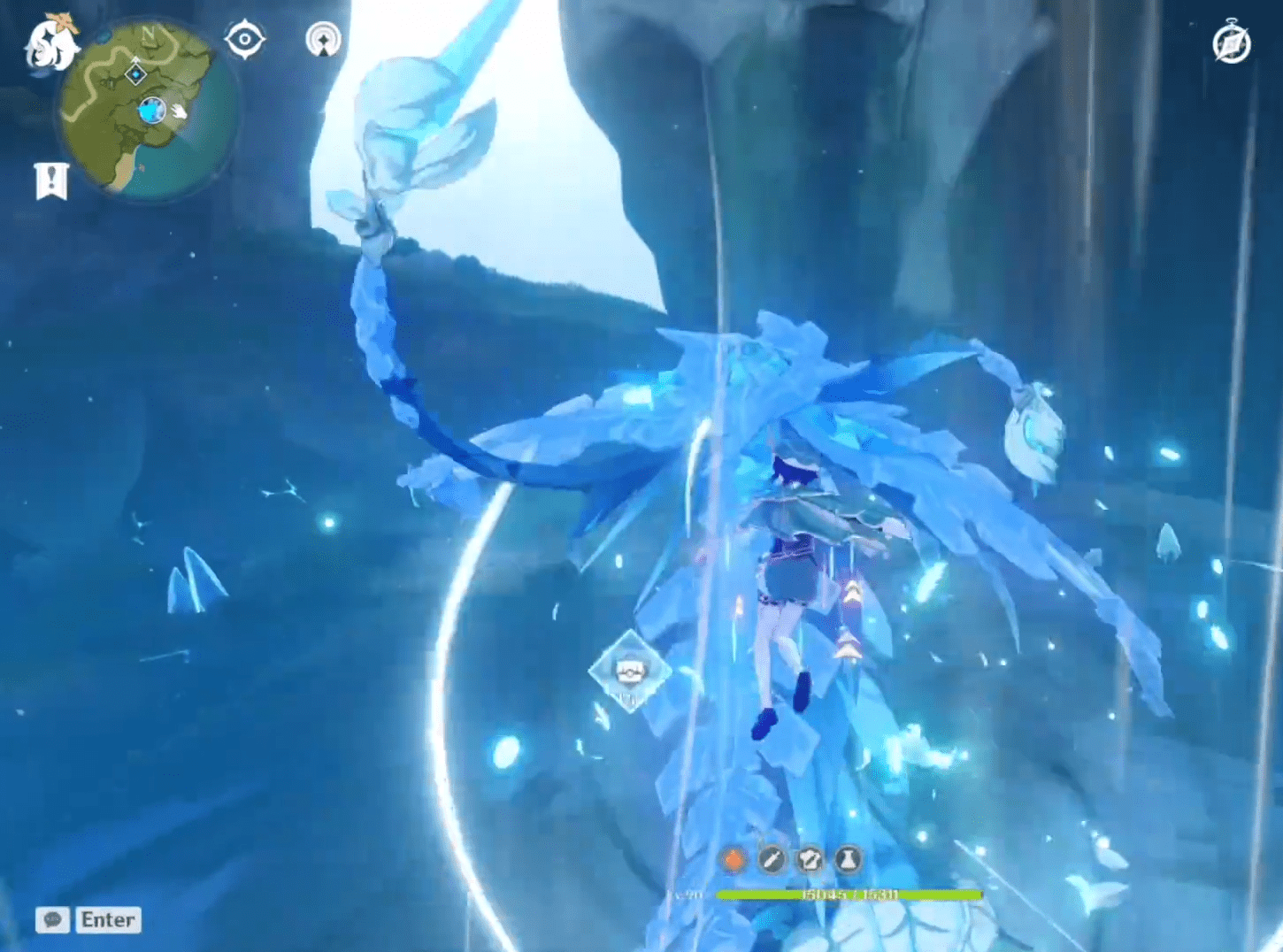This screenshot has height=952, width=1283.
Task: Open the chat speech bubble icon
Action: point(52,920)
